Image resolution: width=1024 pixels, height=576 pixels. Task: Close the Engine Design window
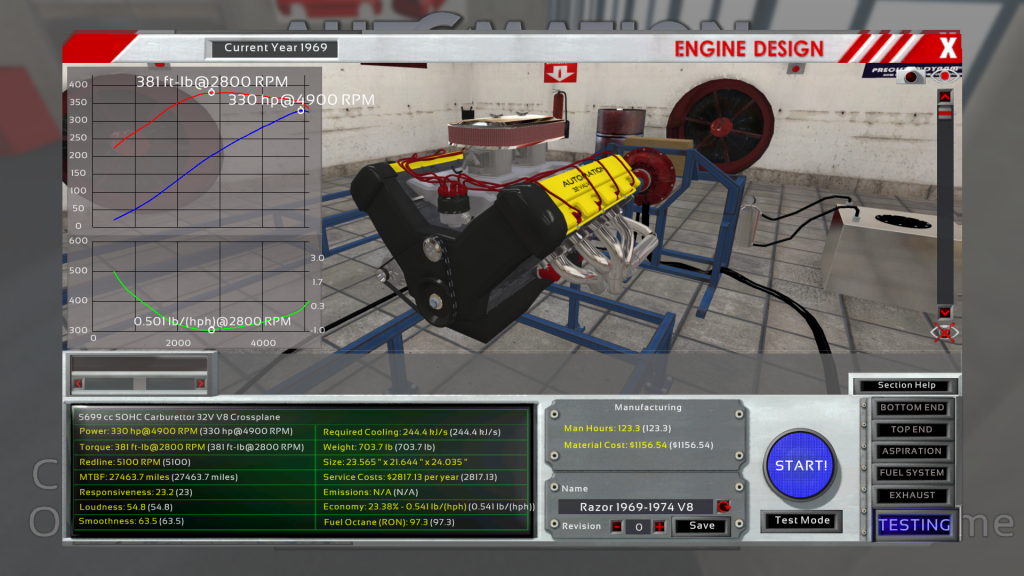[x=948, y=47]
